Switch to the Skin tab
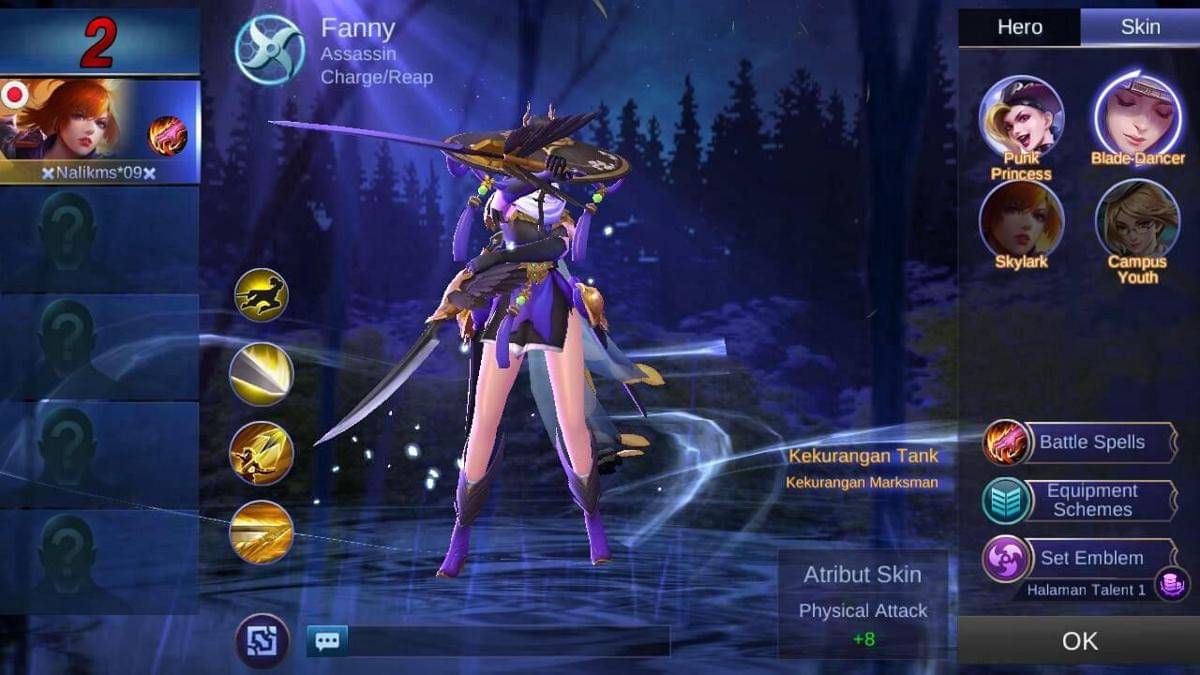This screenshot has height=675, width=1200. (1140, 28)
